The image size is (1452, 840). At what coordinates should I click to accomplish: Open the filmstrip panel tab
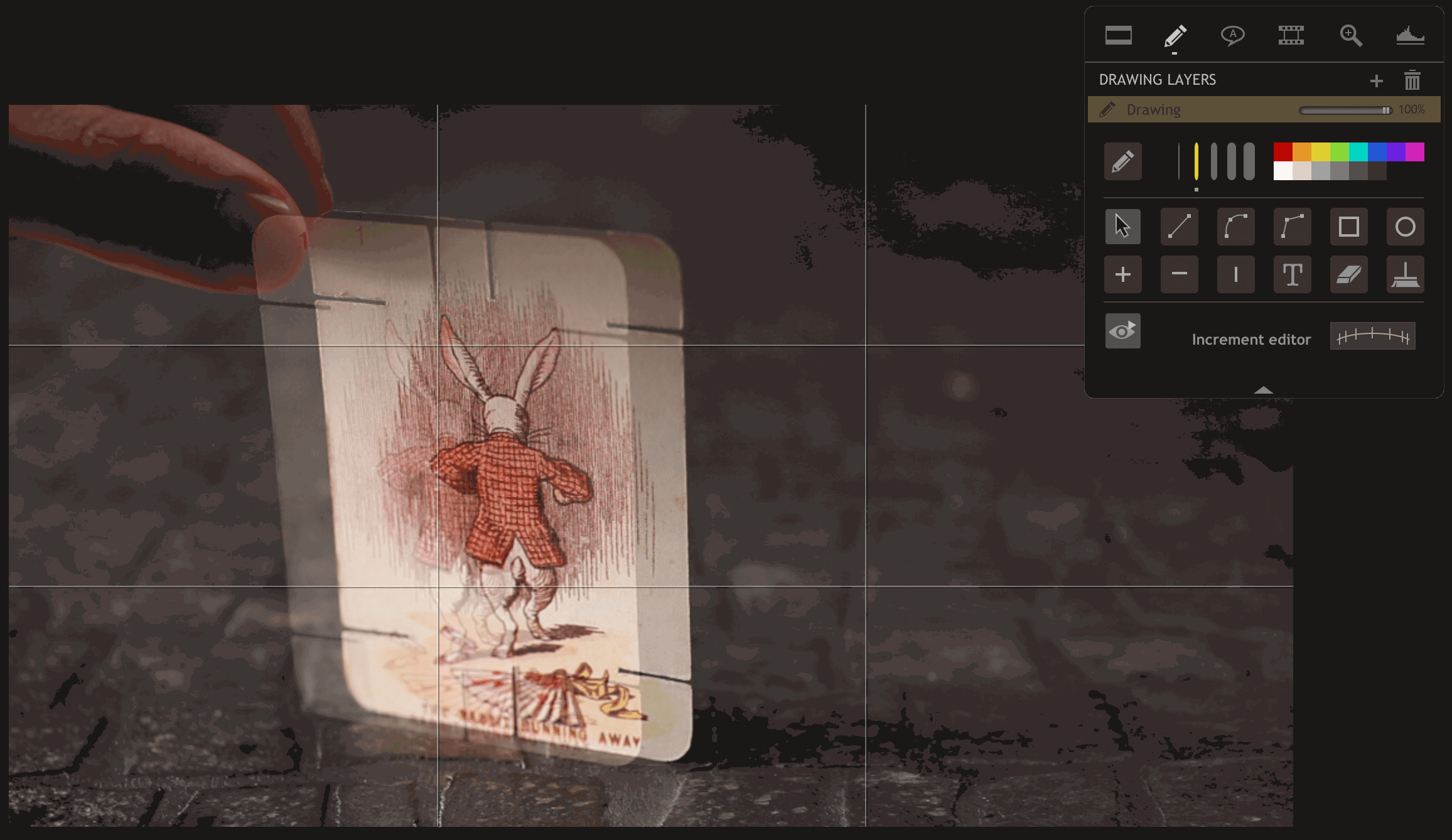pos(1291,36)
